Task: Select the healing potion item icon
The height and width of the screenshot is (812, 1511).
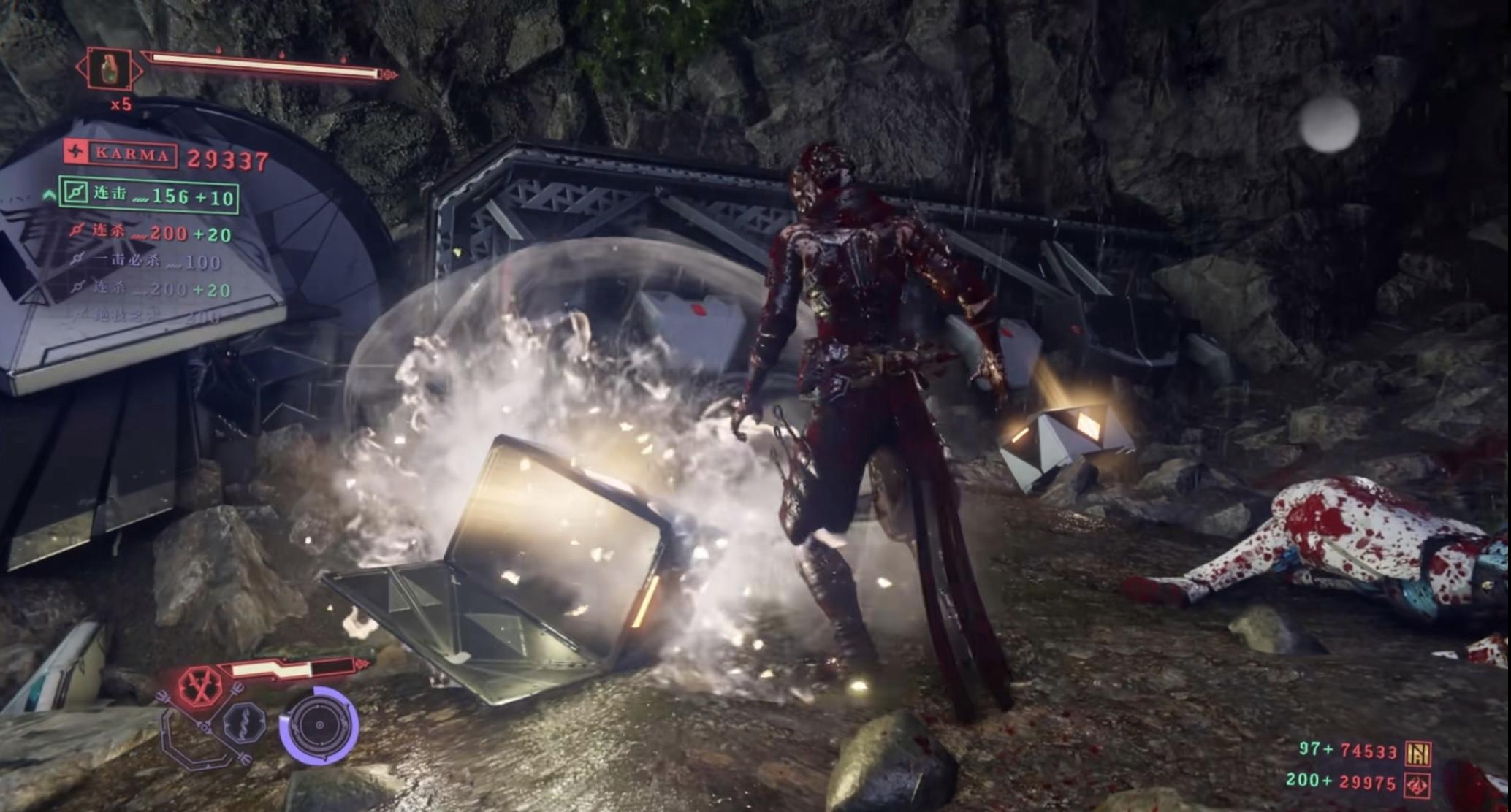Action: 110,69
